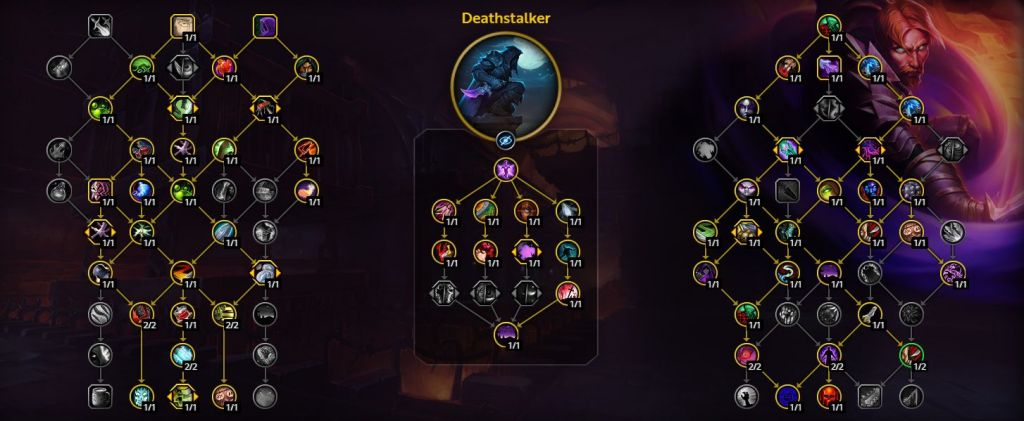Click the orange slash talent node

pos(181,271)
